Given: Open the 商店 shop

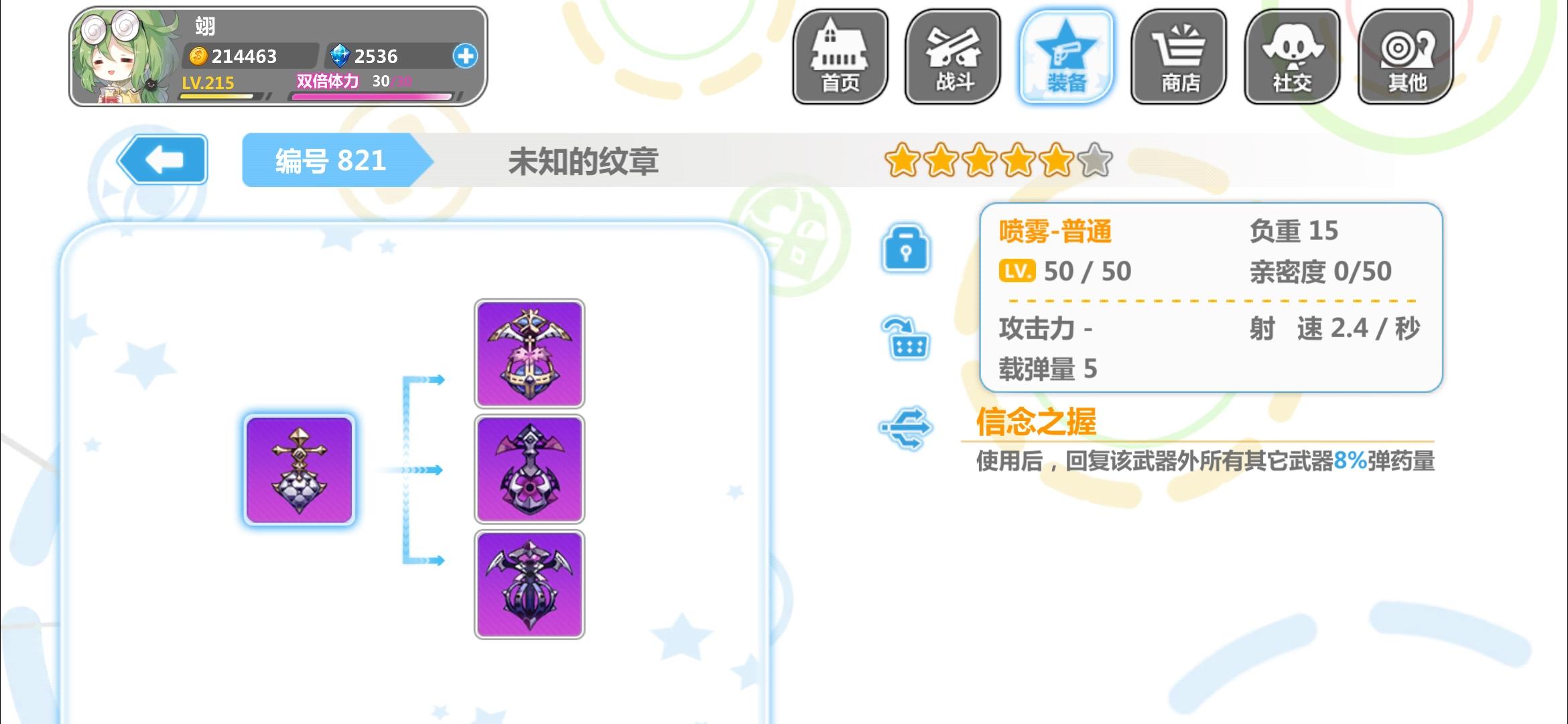Looking at the screenshot, I should click(x=1179, y=56).
